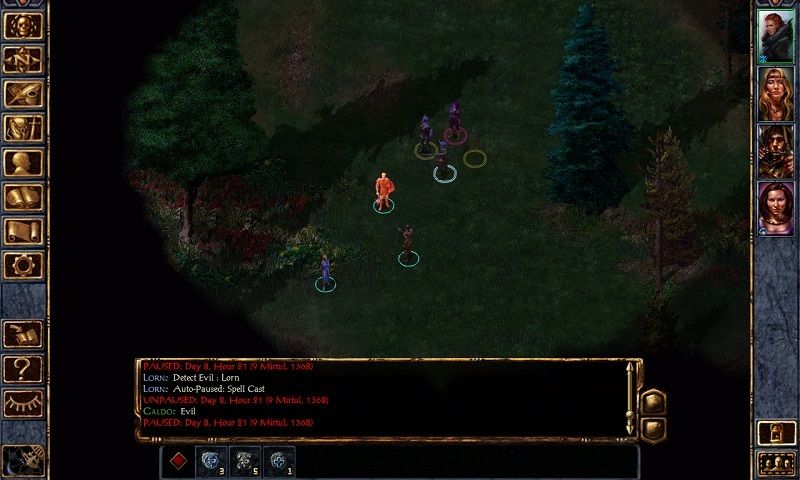This screenshot has height=480, width=800.
Task: Click the red diamond quick-bar button
Action: click(177, 461)
